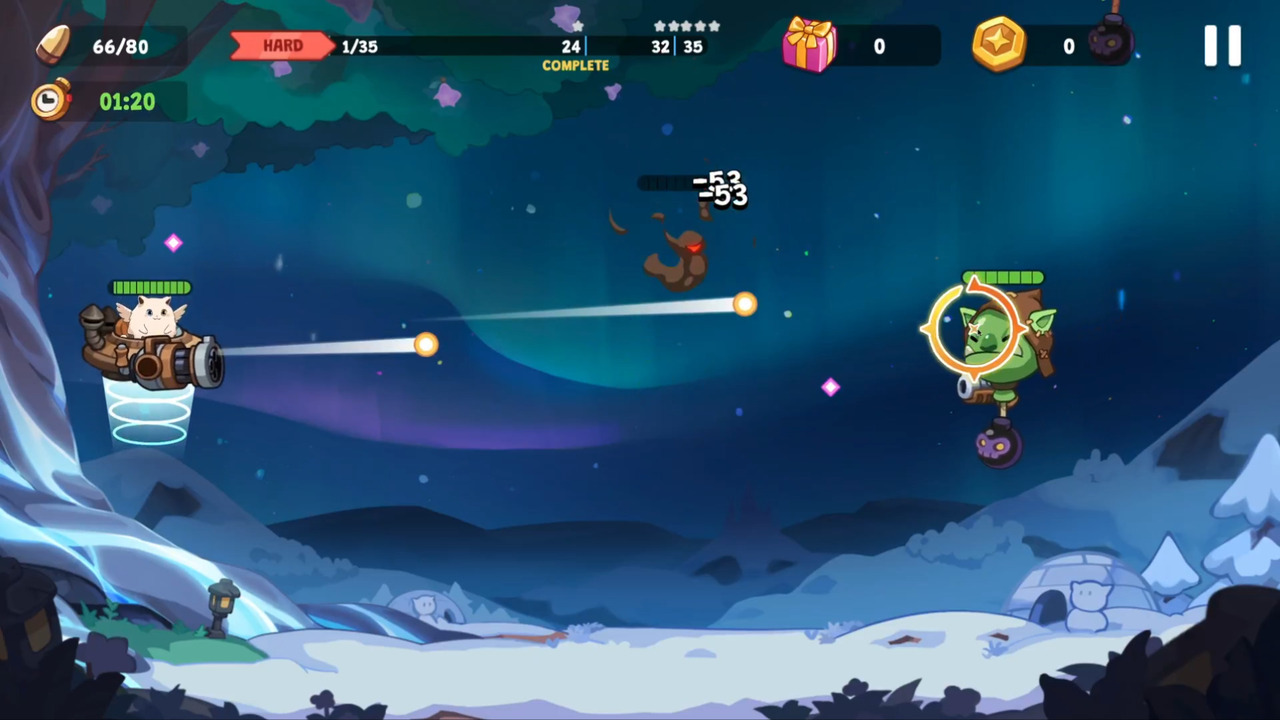The width and height of the screenshot is (1280, 720).
Task: Collect the pink gem near the goblin
Action: coord(830,388)
